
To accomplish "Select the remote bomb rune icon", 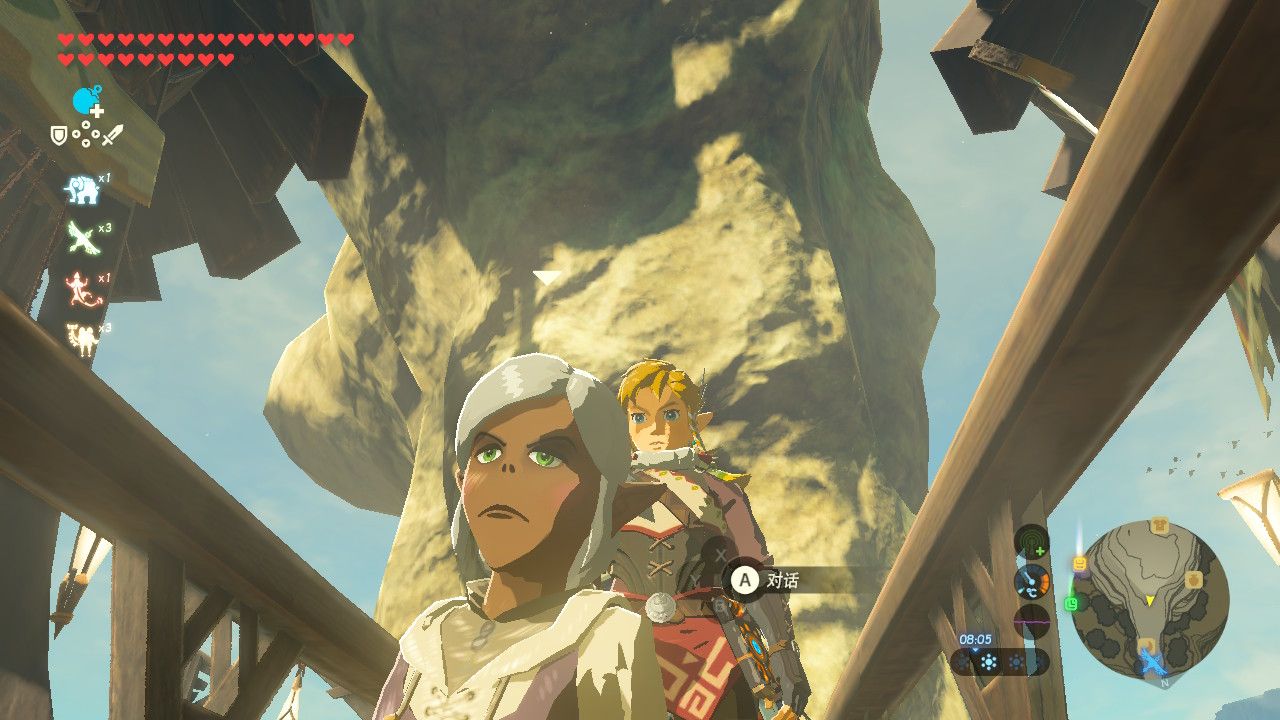I will point(87,100).
